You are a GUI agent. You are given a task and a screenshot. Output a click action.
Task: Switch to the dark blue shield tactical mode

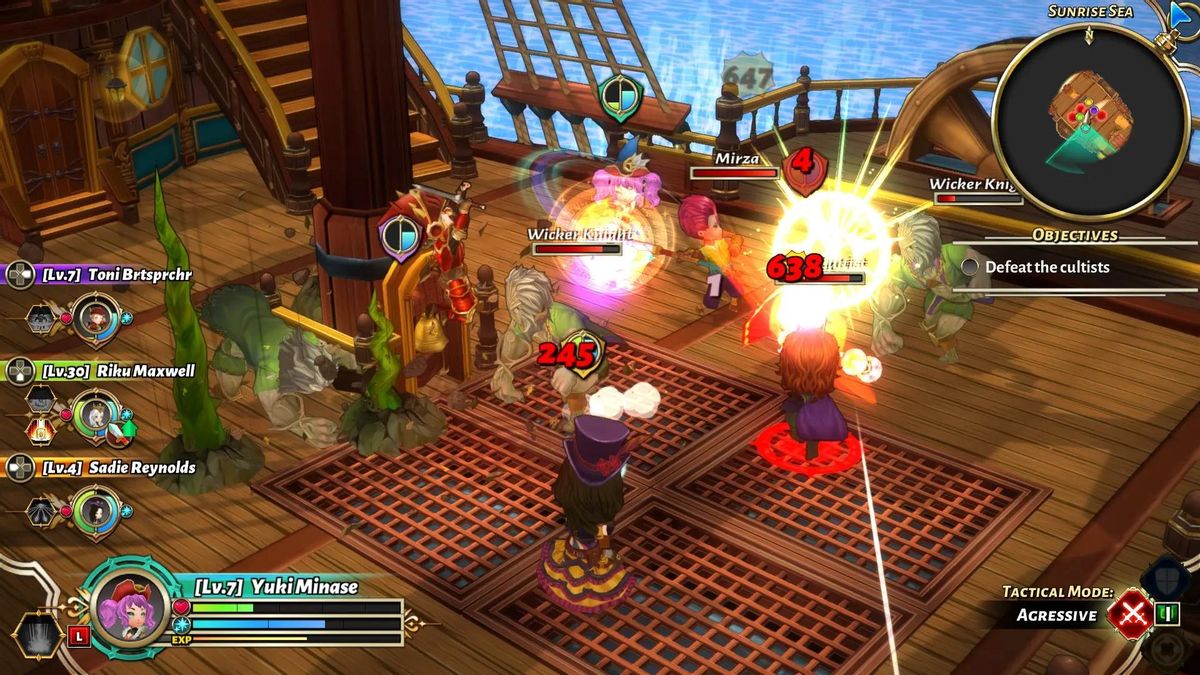(x=1164, y=577)
